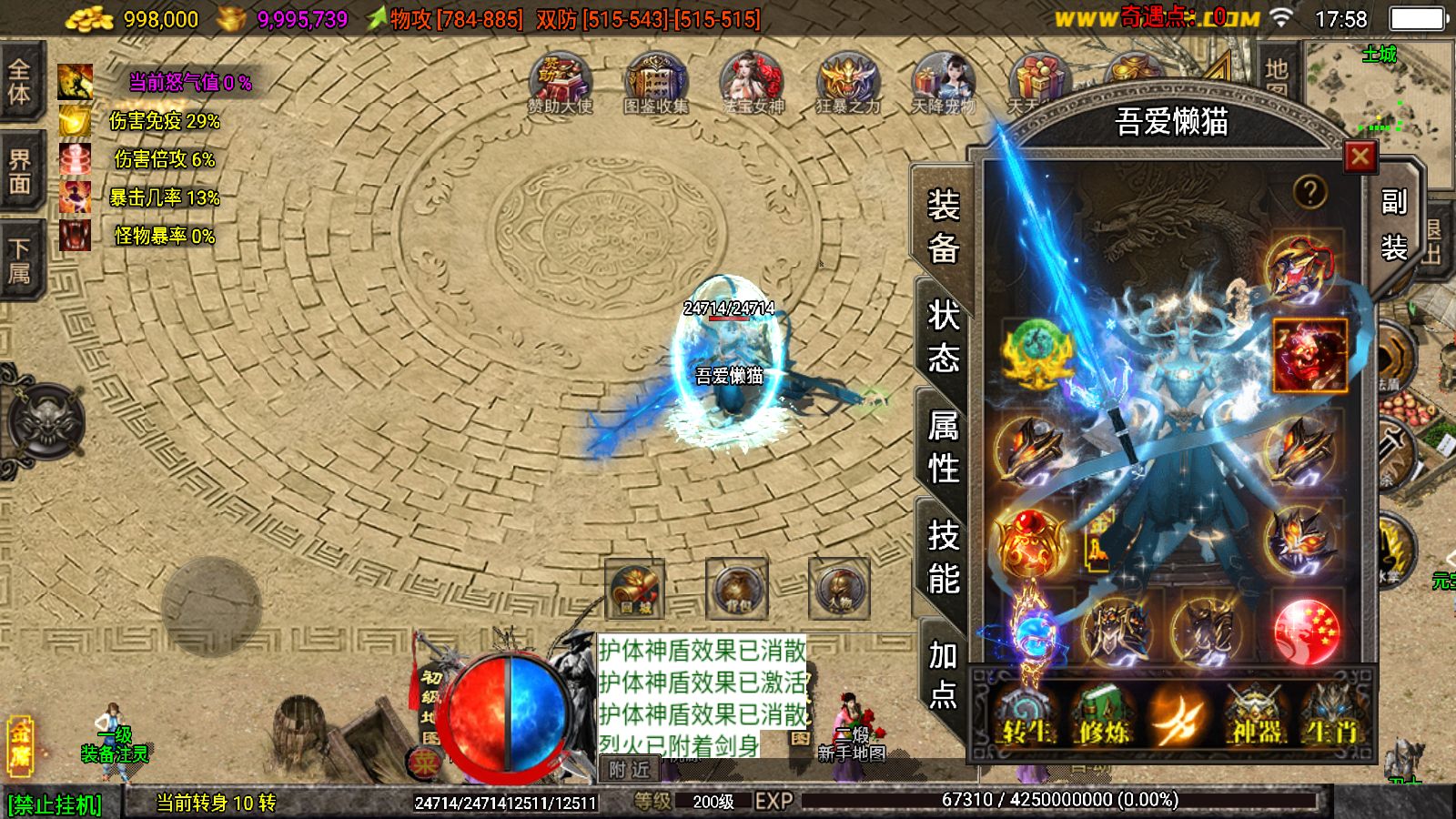Open the 副装 secondary equipment tab
The width and height of the screenshot is (1456, 819).
(1393, 225)
